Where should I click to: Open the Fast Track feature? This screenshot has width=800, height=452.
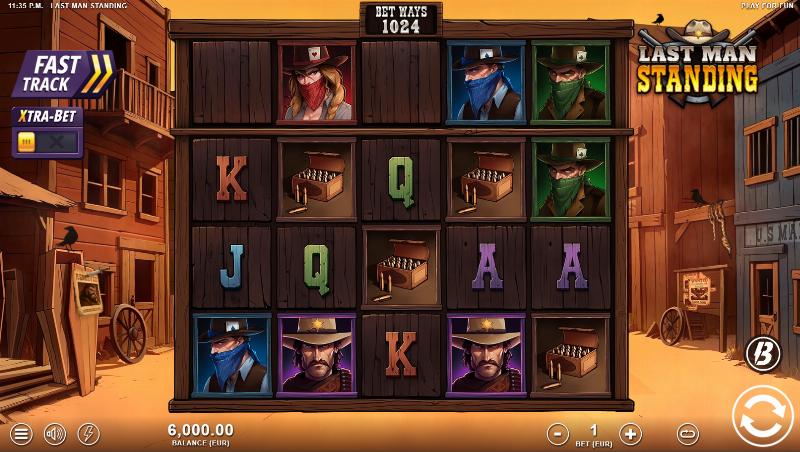[x=63, y=74]
